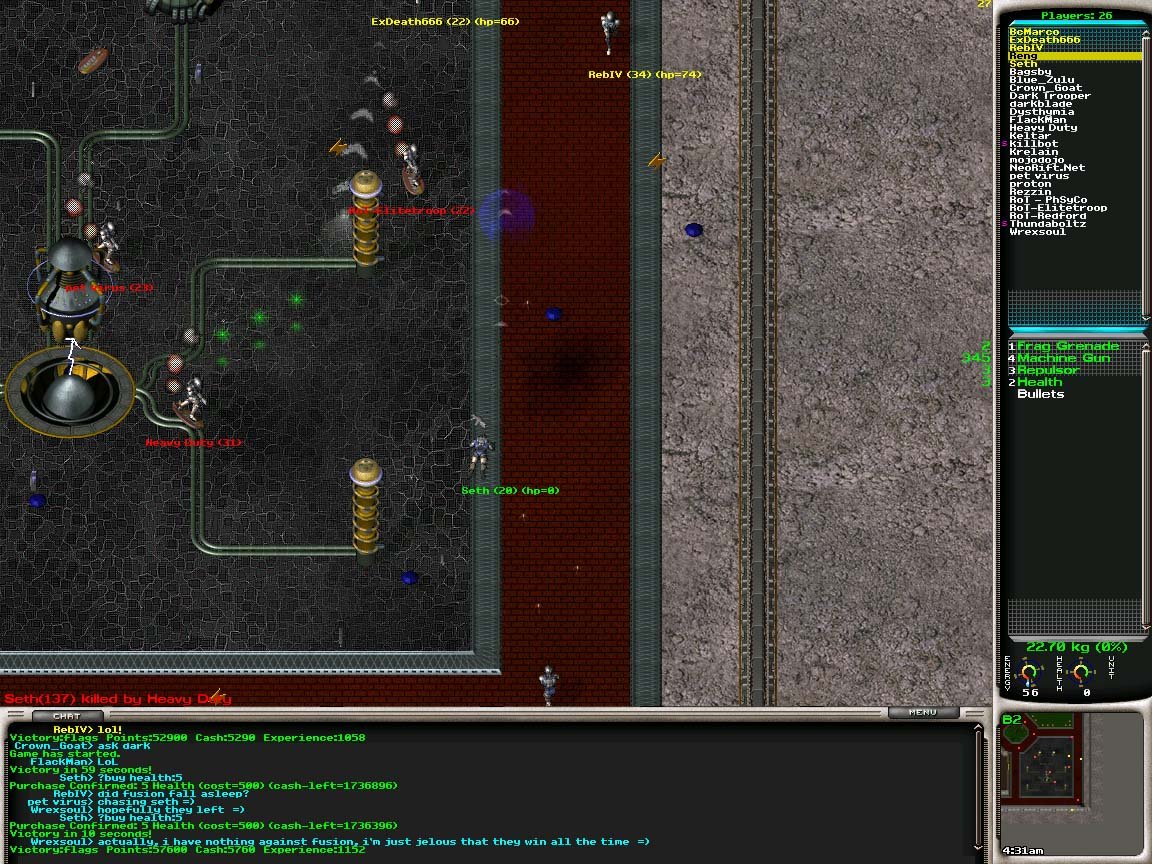Open the MENU button above chat
The height and width of the screenshot is (864, 1152).
click(x=922, y=713)
